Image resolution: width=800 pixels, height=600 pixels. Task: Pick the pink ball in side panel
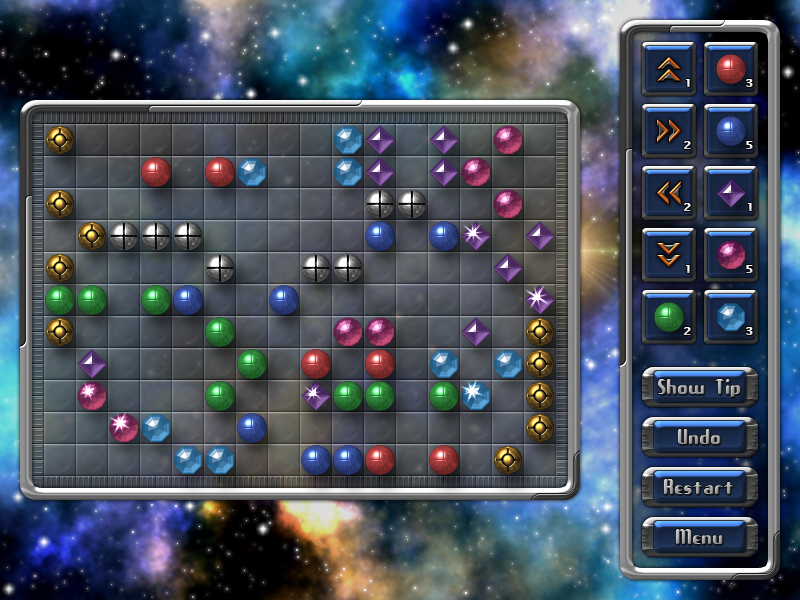pyautogui.click(x=730, y=255)
